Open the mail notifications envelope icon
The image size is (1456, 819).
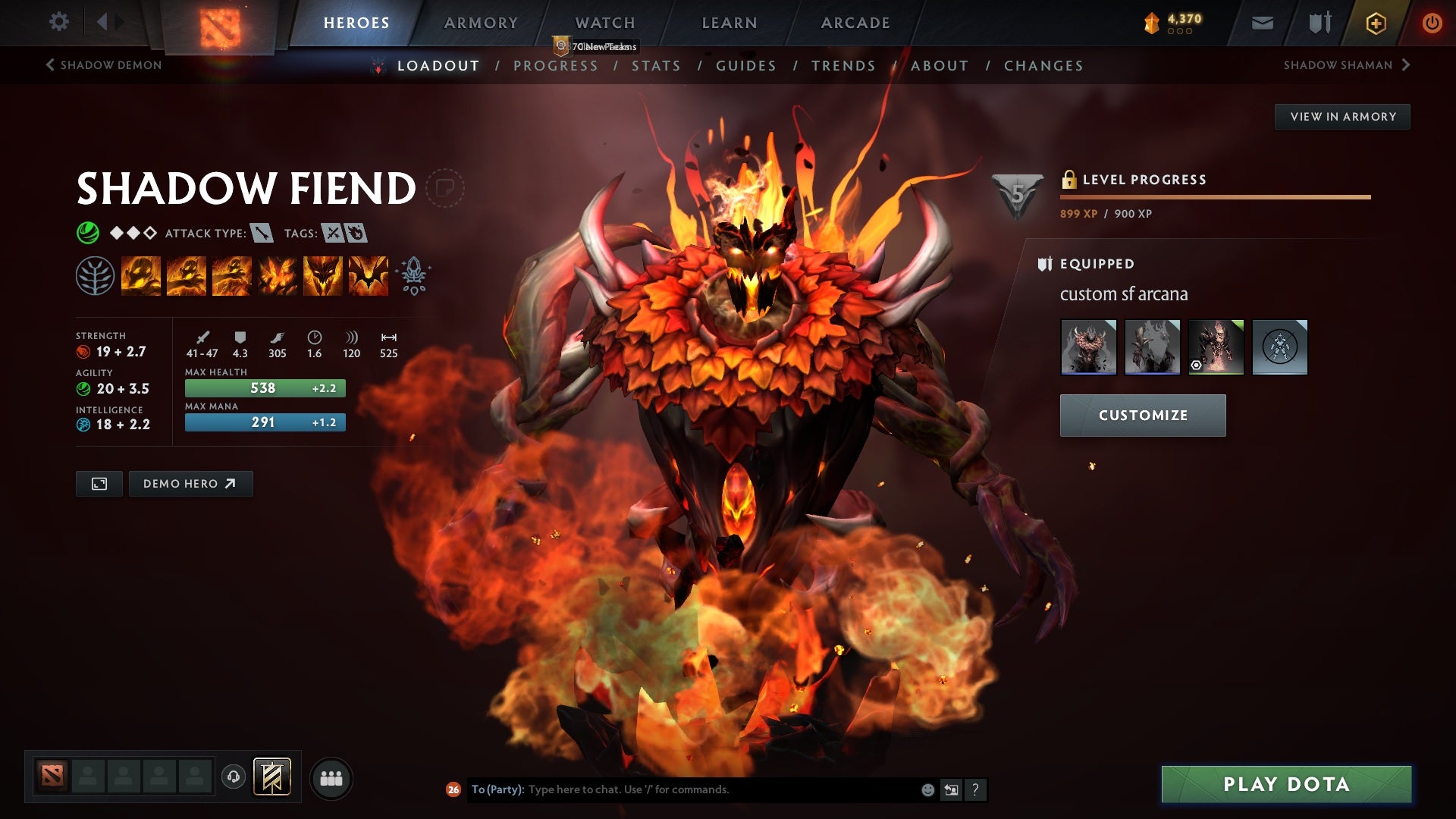tap(1262, 22)
